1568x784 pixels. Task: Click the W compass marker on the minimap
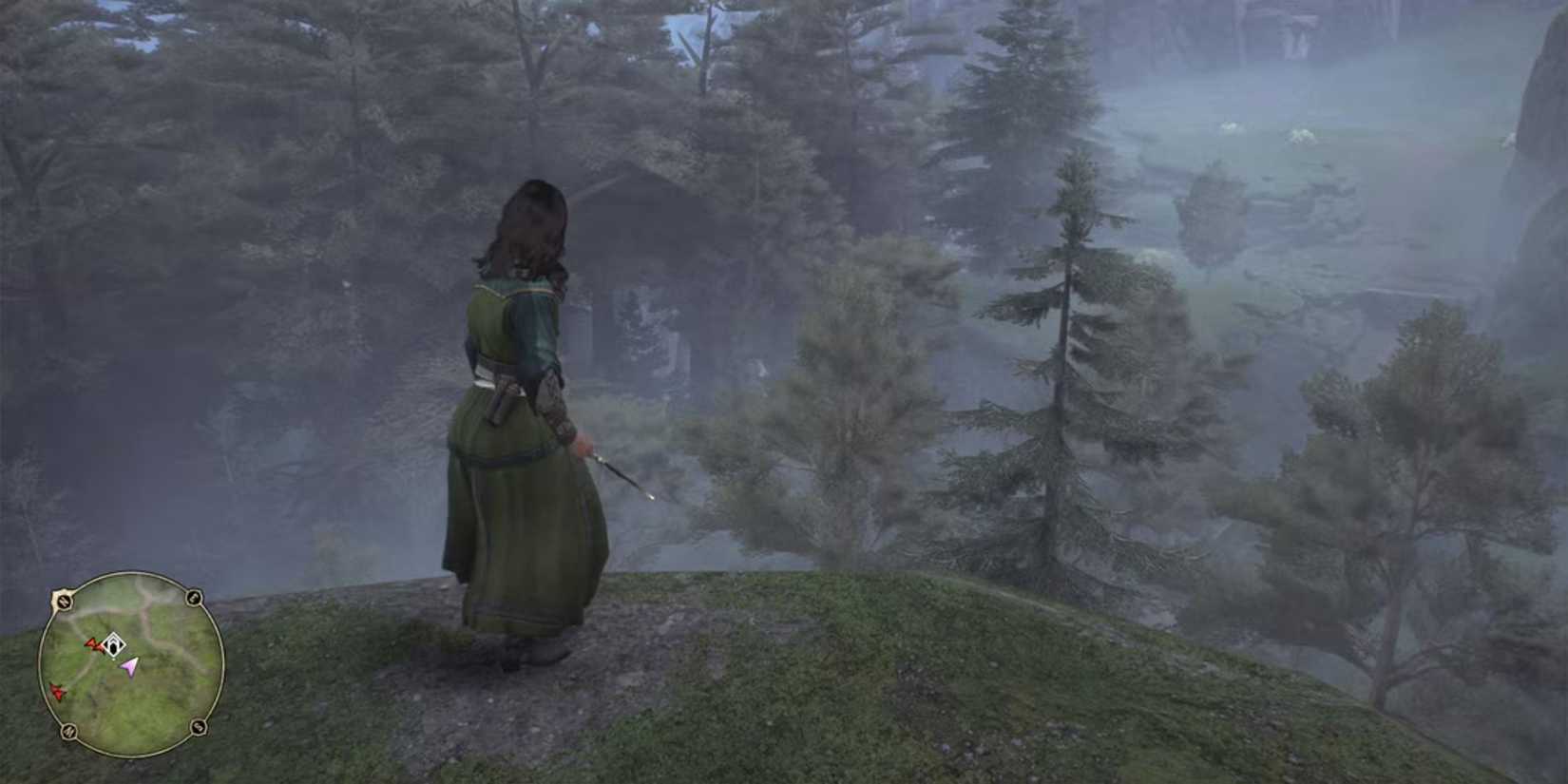[x=64, y=600]
